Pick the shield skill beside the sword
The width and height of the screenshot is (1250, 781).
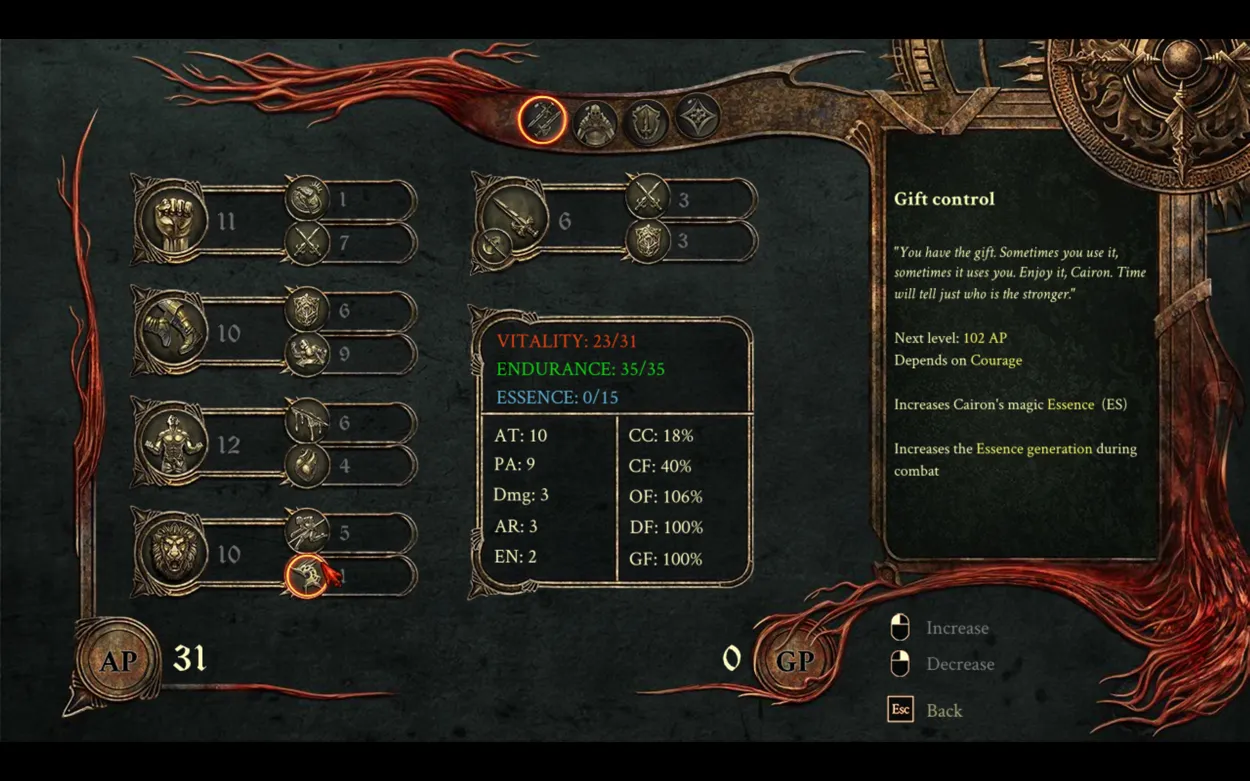[x=647, y=242]
